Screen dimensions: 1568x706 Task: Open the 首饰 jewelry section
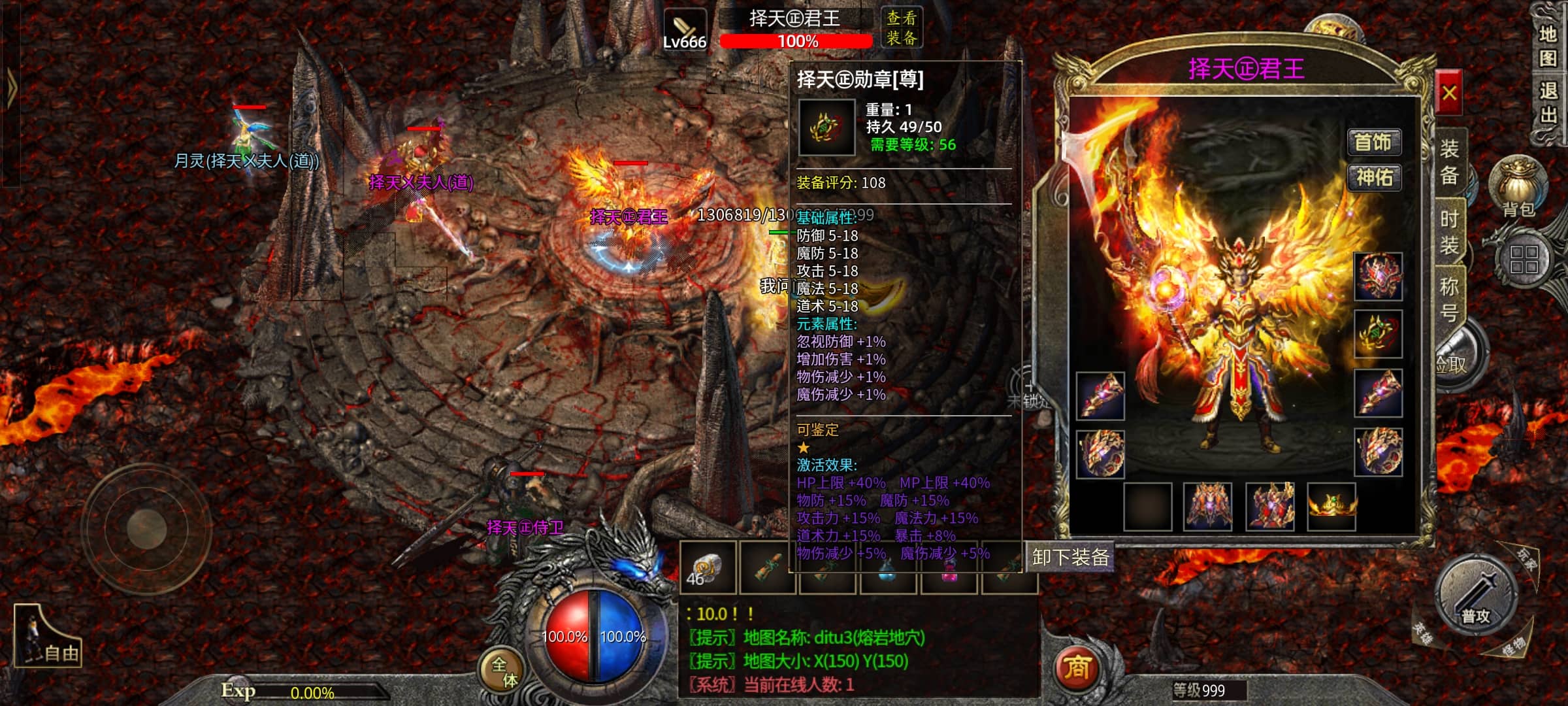1374,142
